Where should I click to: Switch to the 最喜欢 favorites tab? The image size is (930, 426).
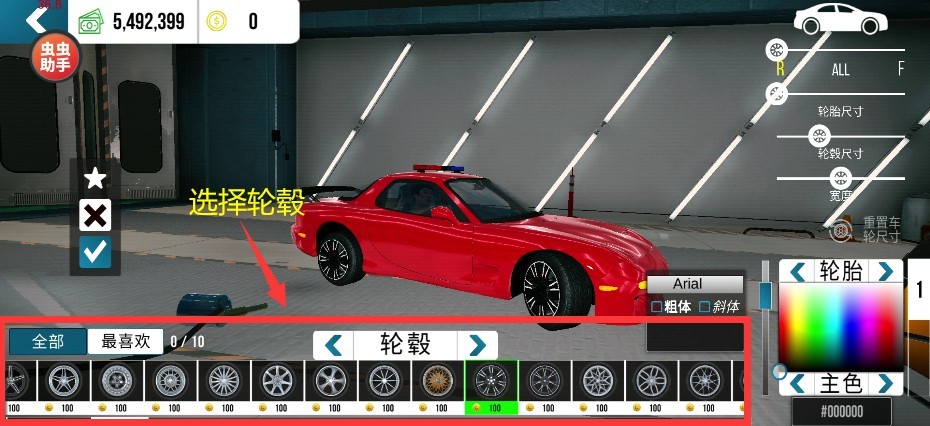pos(125,342)
